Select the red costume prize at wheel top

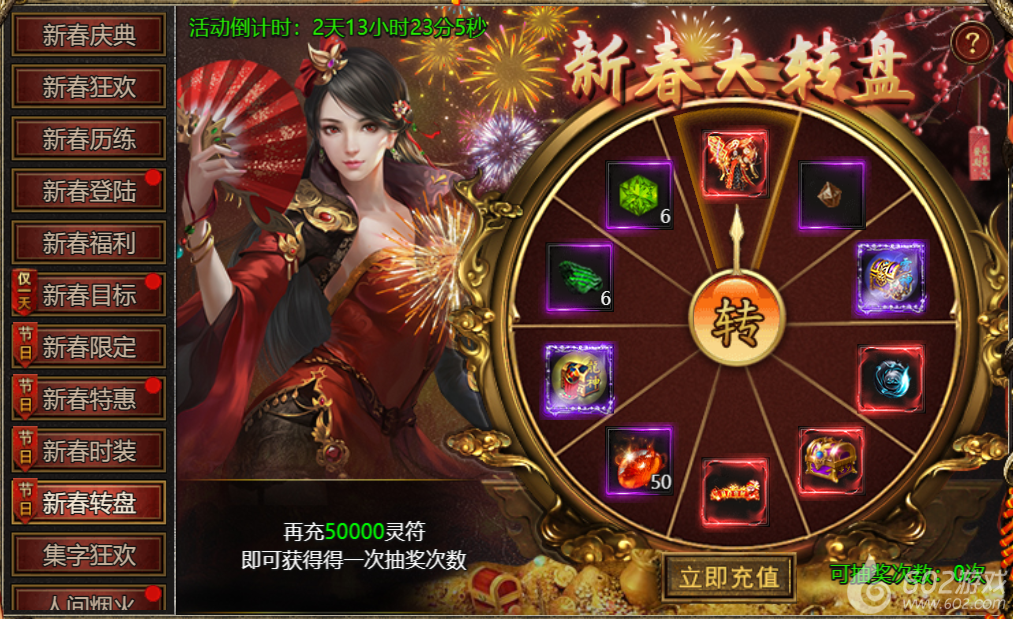pos(735,163)
